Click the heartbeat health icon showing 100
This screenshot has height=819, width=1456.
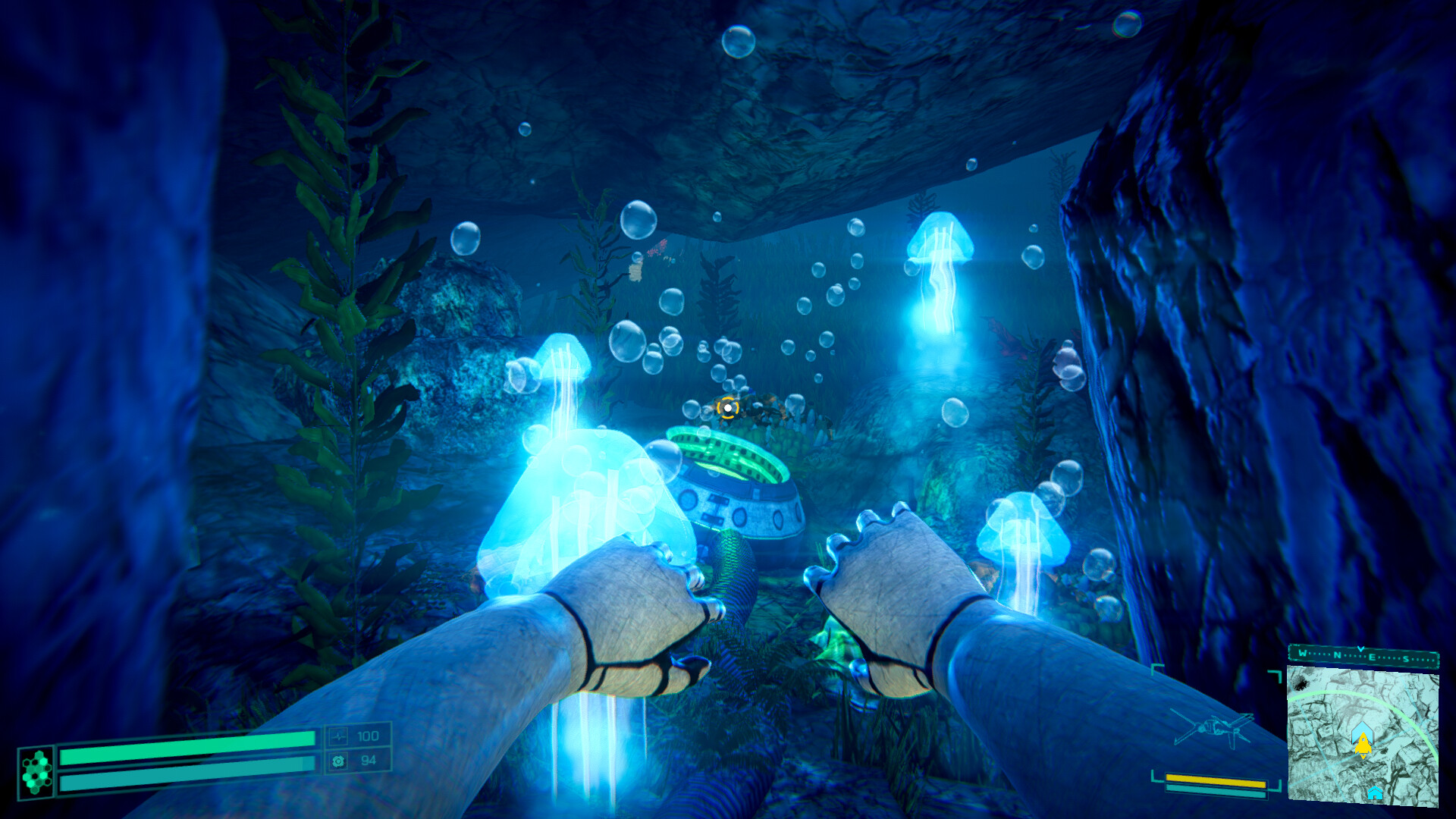339,737
